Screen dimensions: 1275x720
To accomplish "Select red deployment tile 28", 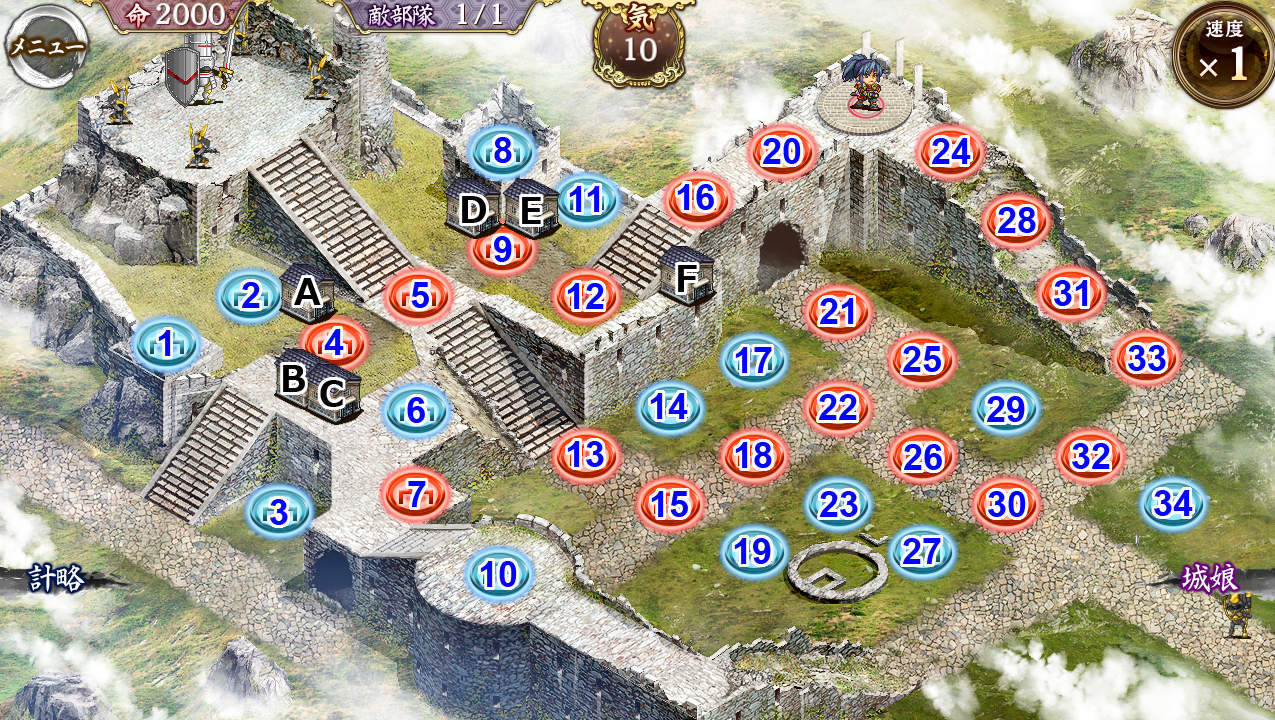I will [x=1016, y=221].
